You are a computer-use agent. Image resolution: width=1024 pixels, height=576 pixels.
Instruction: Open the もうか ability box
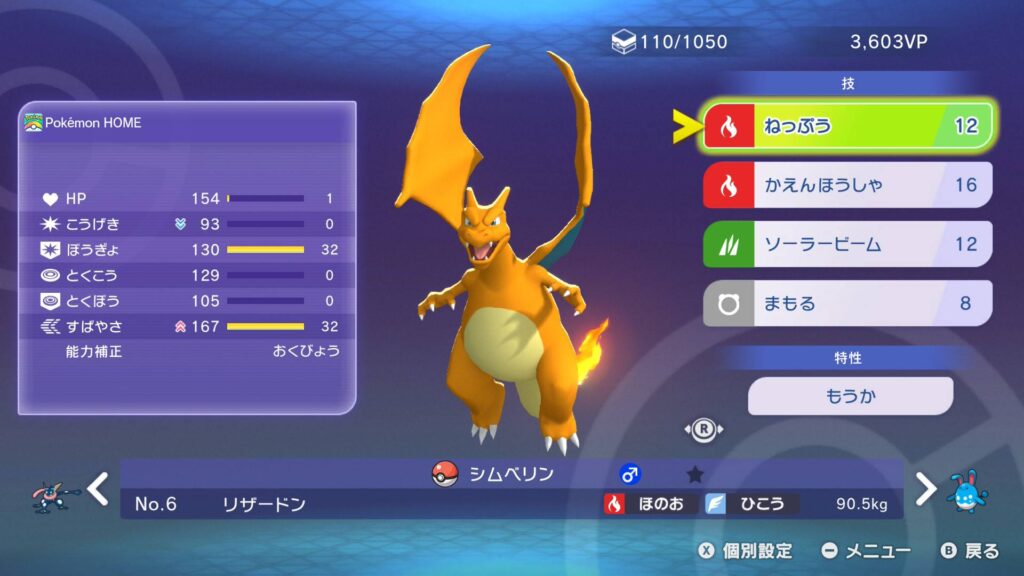coord(850,396)
